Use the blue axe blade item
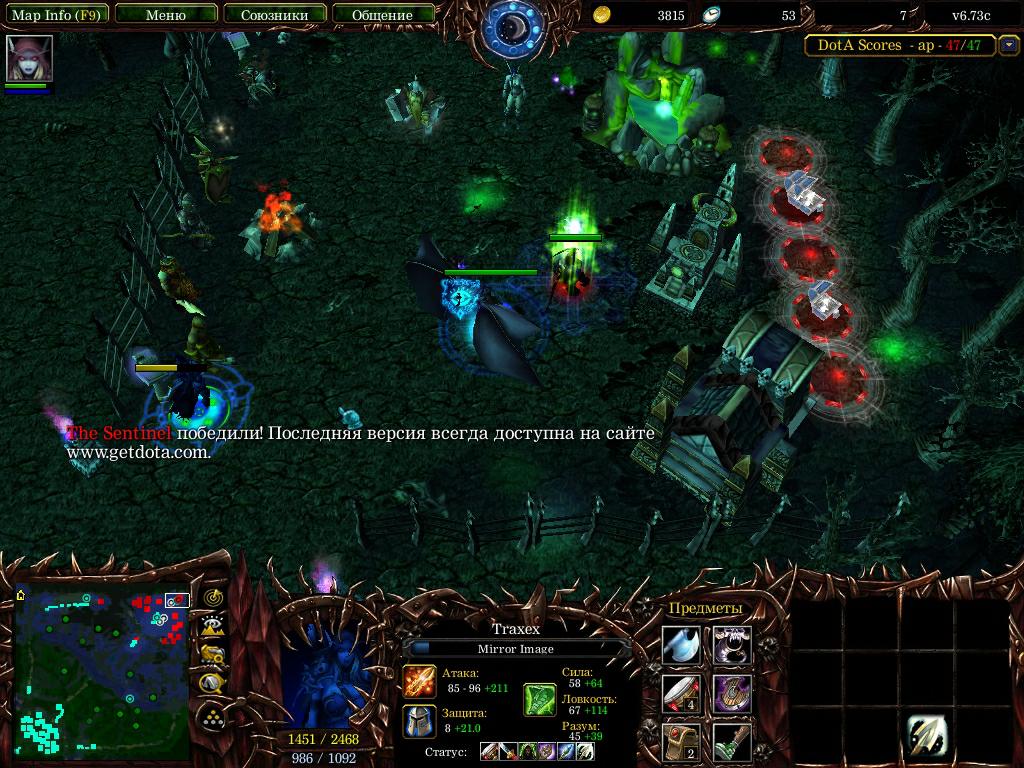This screenshot has height=768, width=1024. pos(681,645)
